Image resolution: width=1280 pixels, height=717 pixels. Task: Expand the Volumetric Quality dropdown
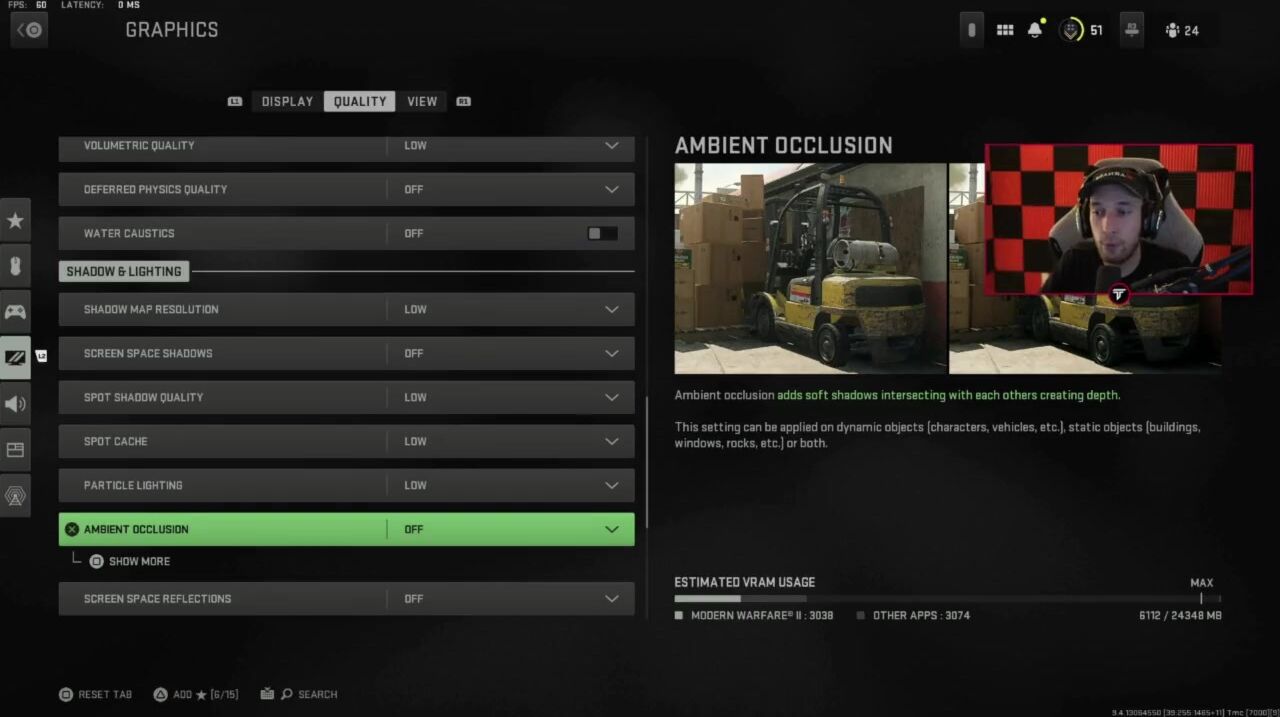[x=611, y=145]
